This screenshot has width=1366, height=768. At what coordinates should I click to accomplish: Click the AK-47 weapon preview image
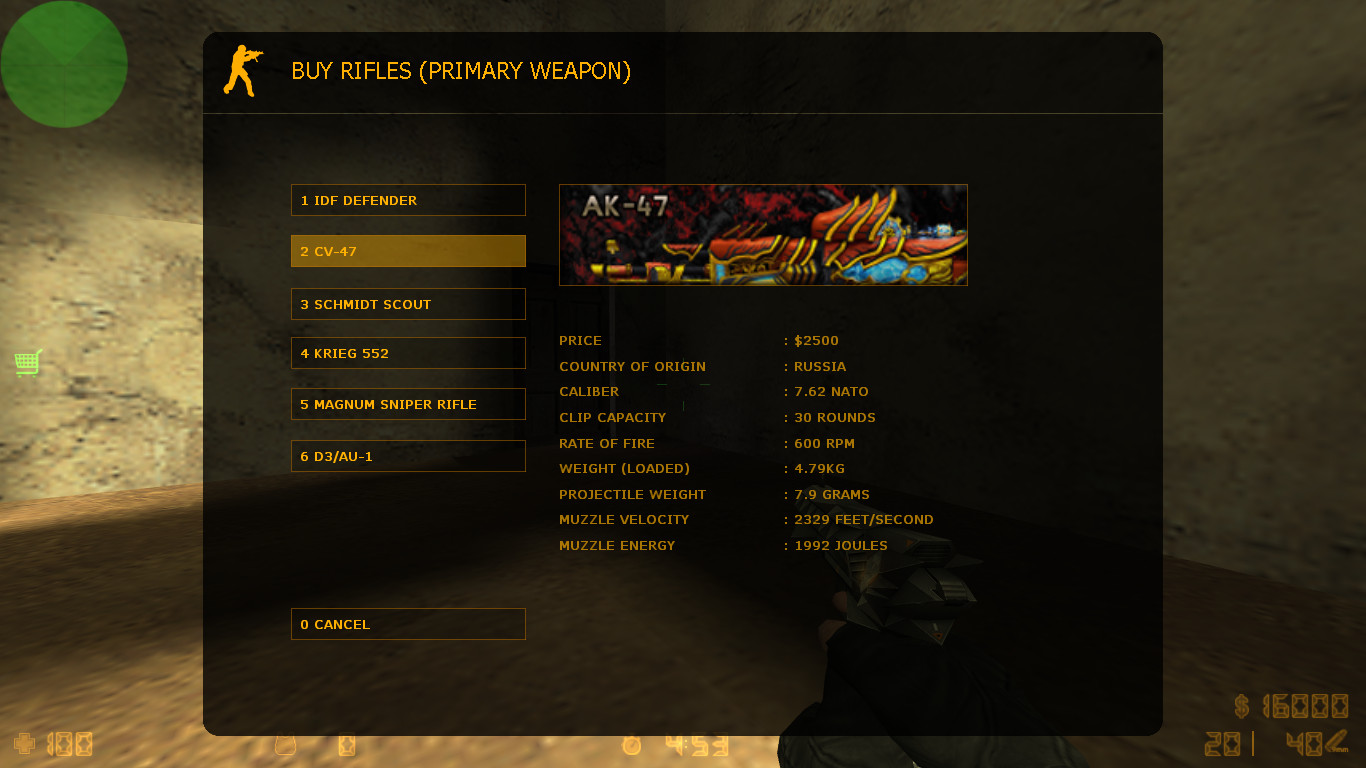point(763,234)
